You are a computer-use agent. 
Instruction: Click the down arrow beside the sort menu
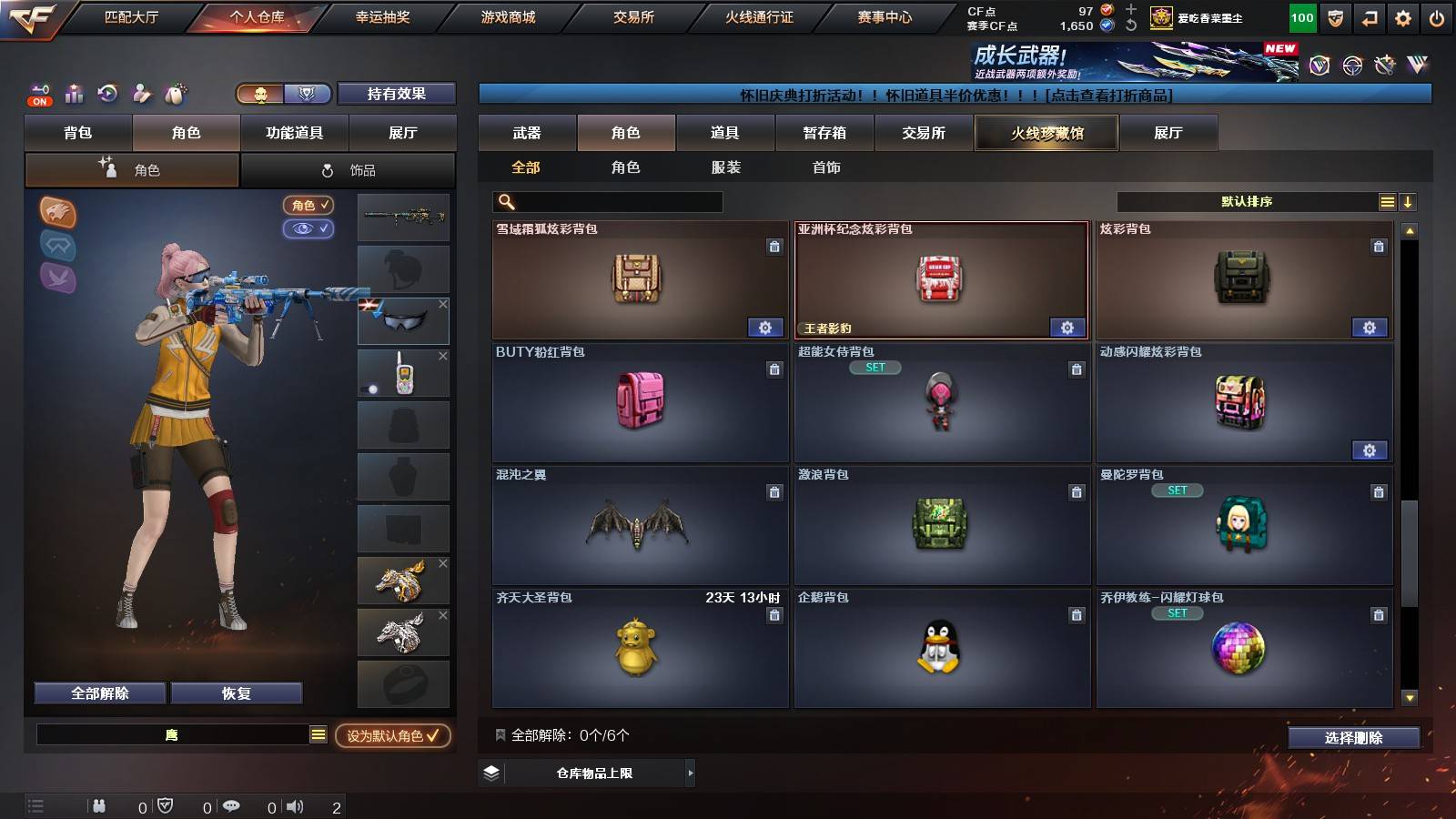coord(1408,202)
